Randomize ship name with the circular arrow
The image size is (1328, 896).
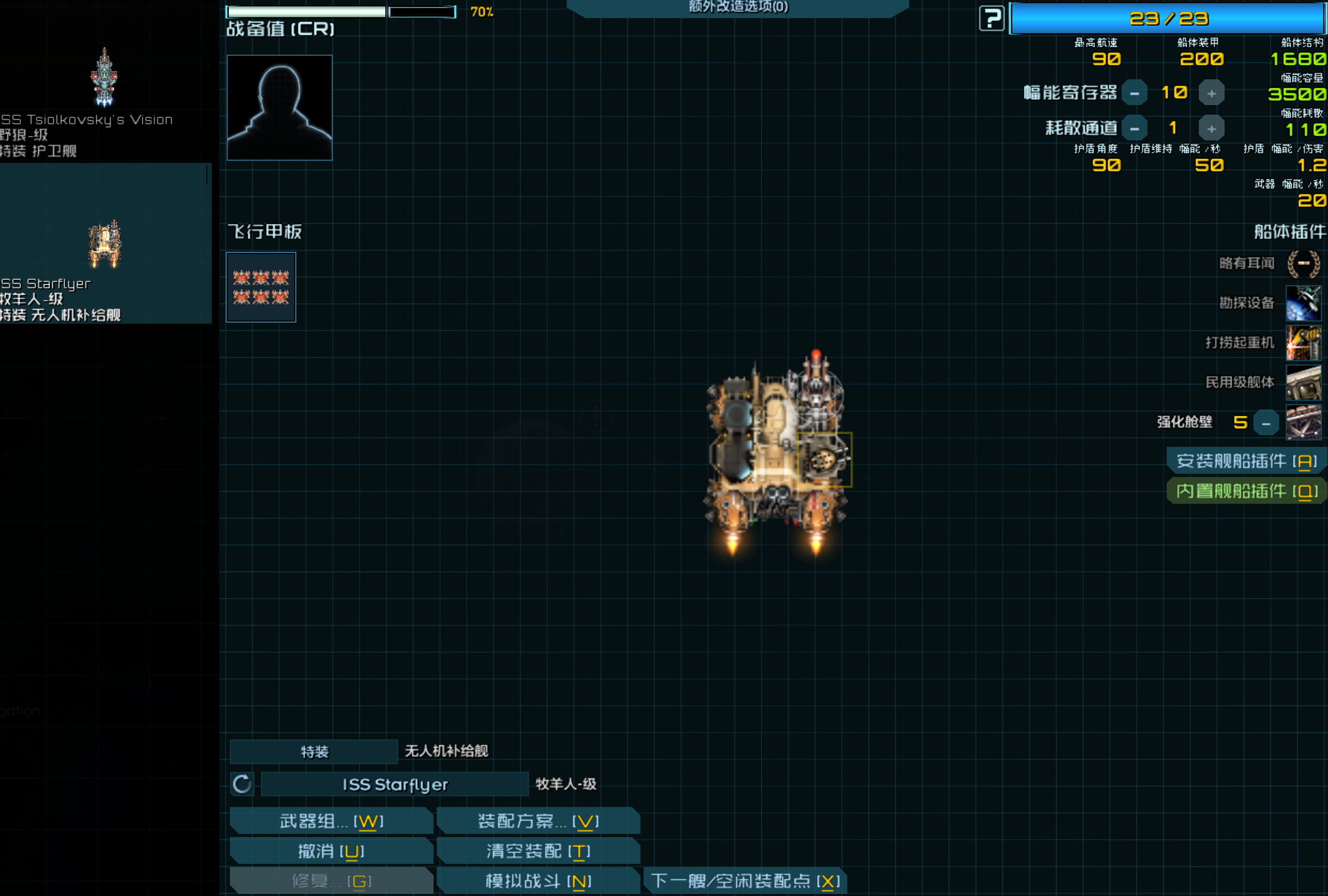click(242, 785)
